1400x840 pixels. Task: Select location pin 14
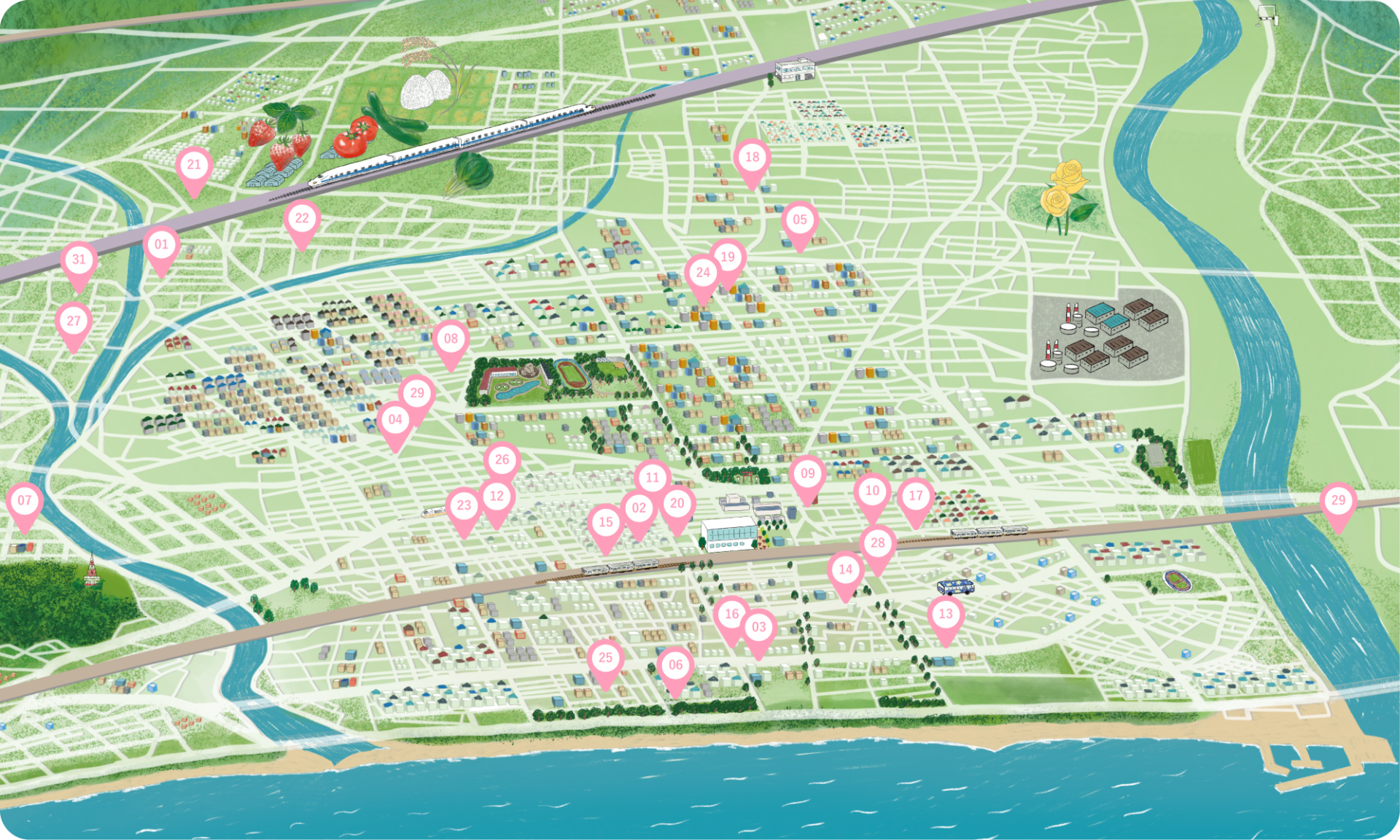pyautogui.click(x=845, y=570)
